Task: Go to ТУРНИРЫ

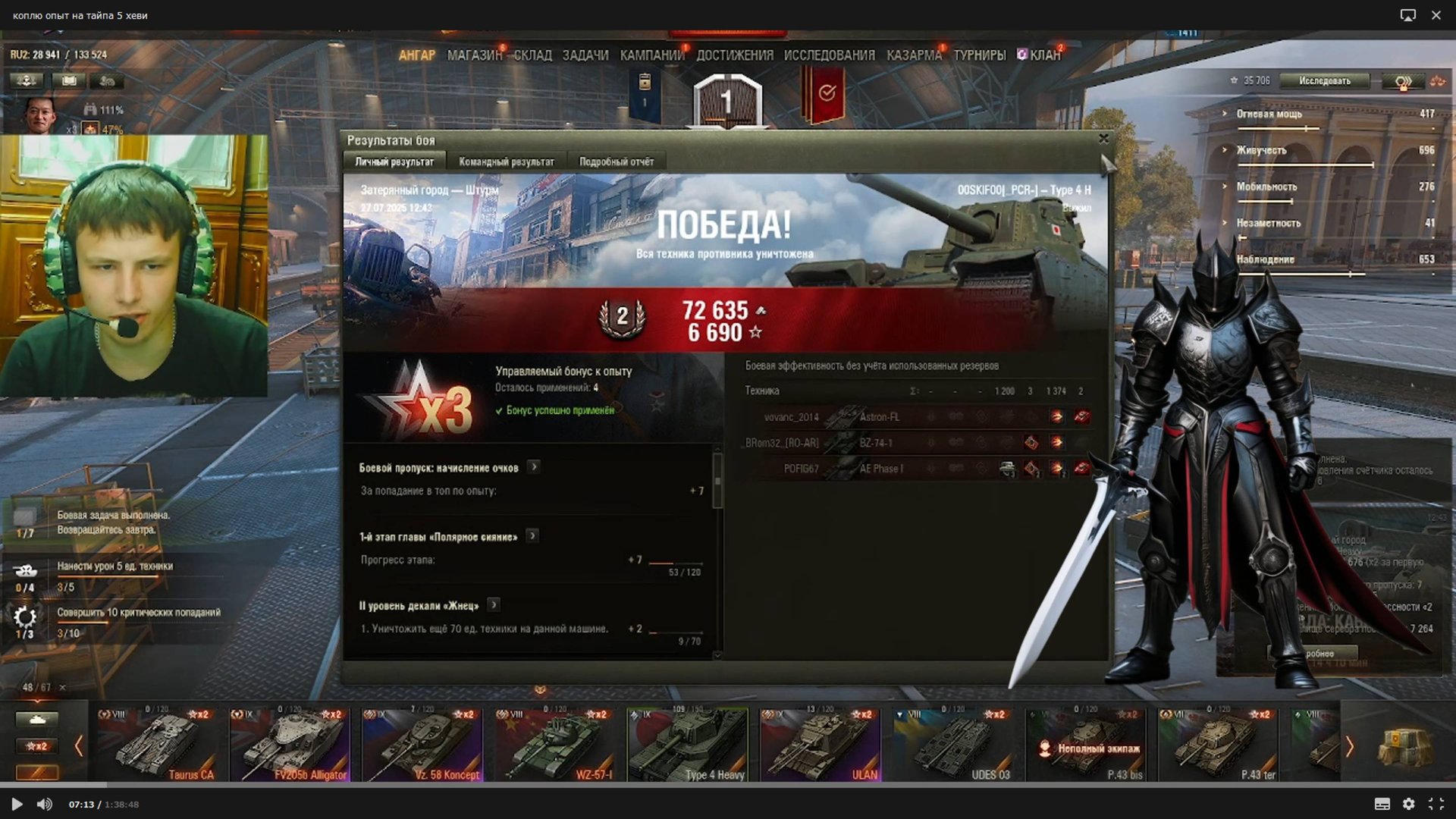Action: point(979,55)
